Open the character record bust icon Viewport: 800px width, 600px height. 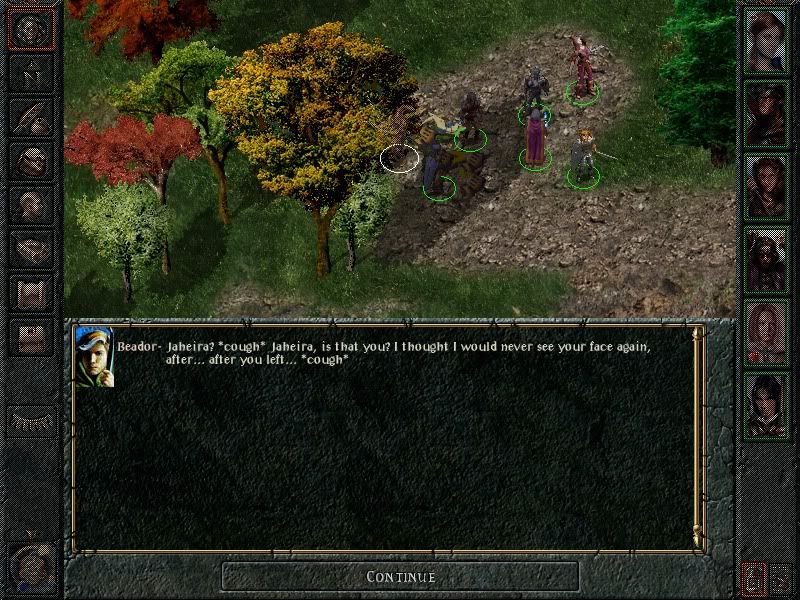click(x=31, y=204)
